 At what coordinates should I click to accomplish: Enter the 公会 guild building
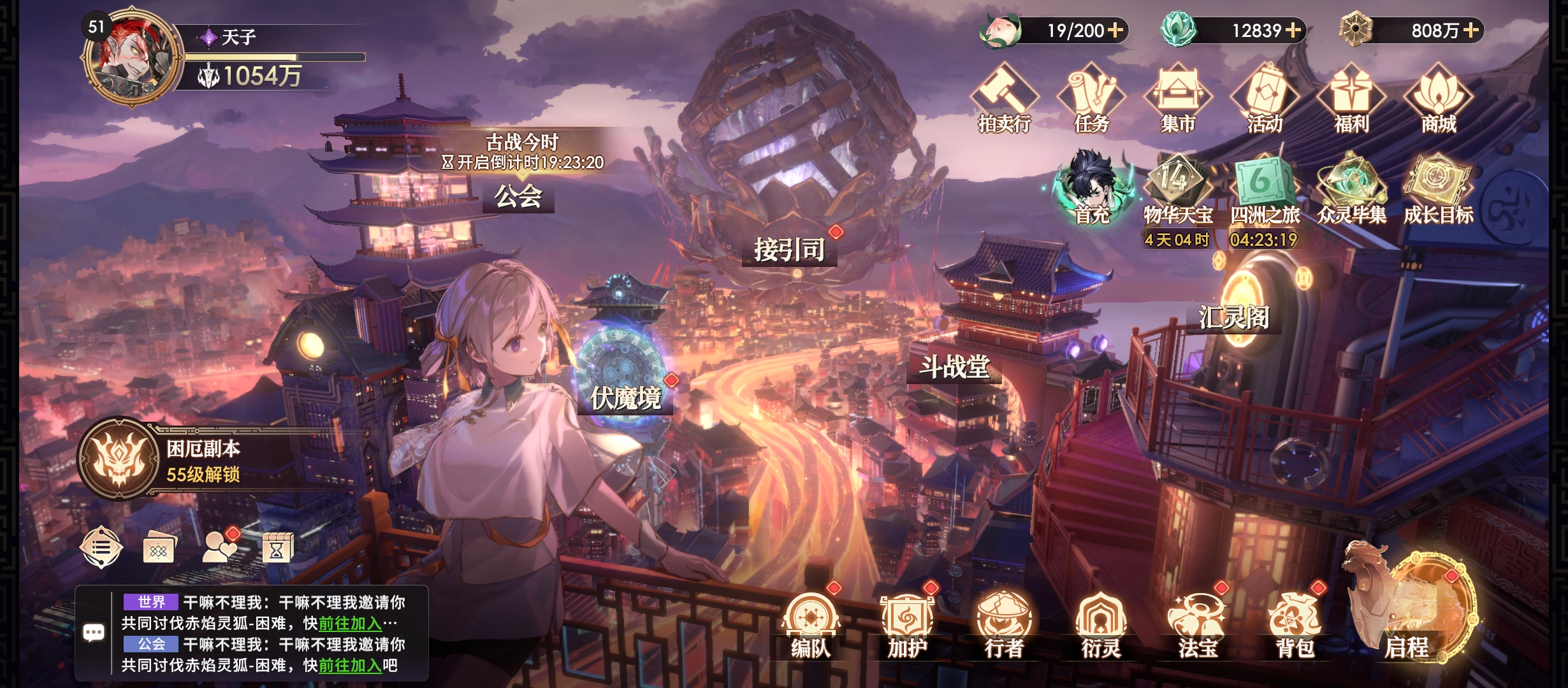[518, 196]
